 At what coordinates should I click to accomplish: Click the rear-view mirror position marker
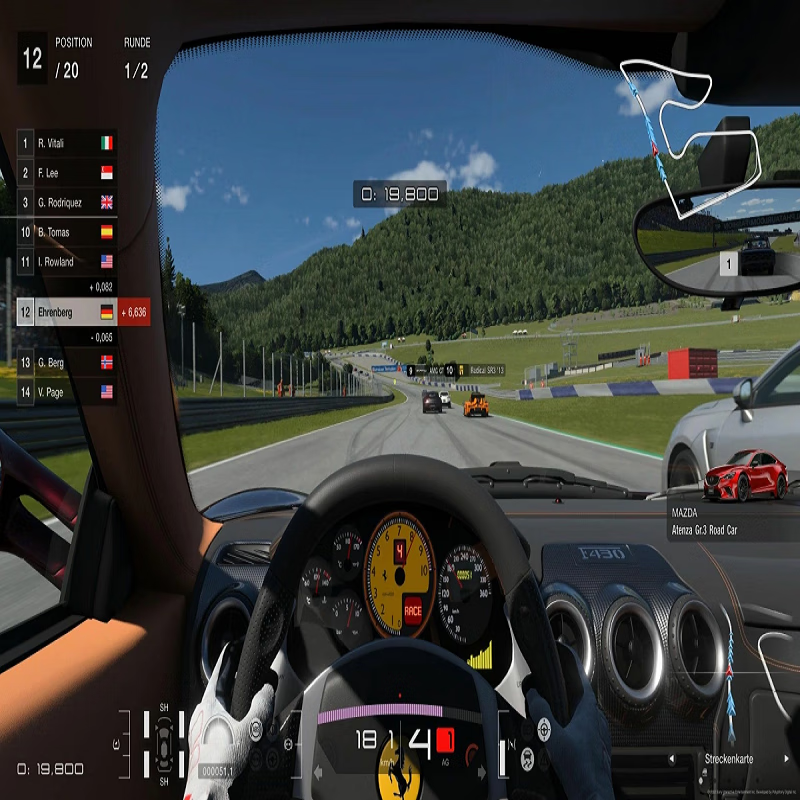[729, 264]
